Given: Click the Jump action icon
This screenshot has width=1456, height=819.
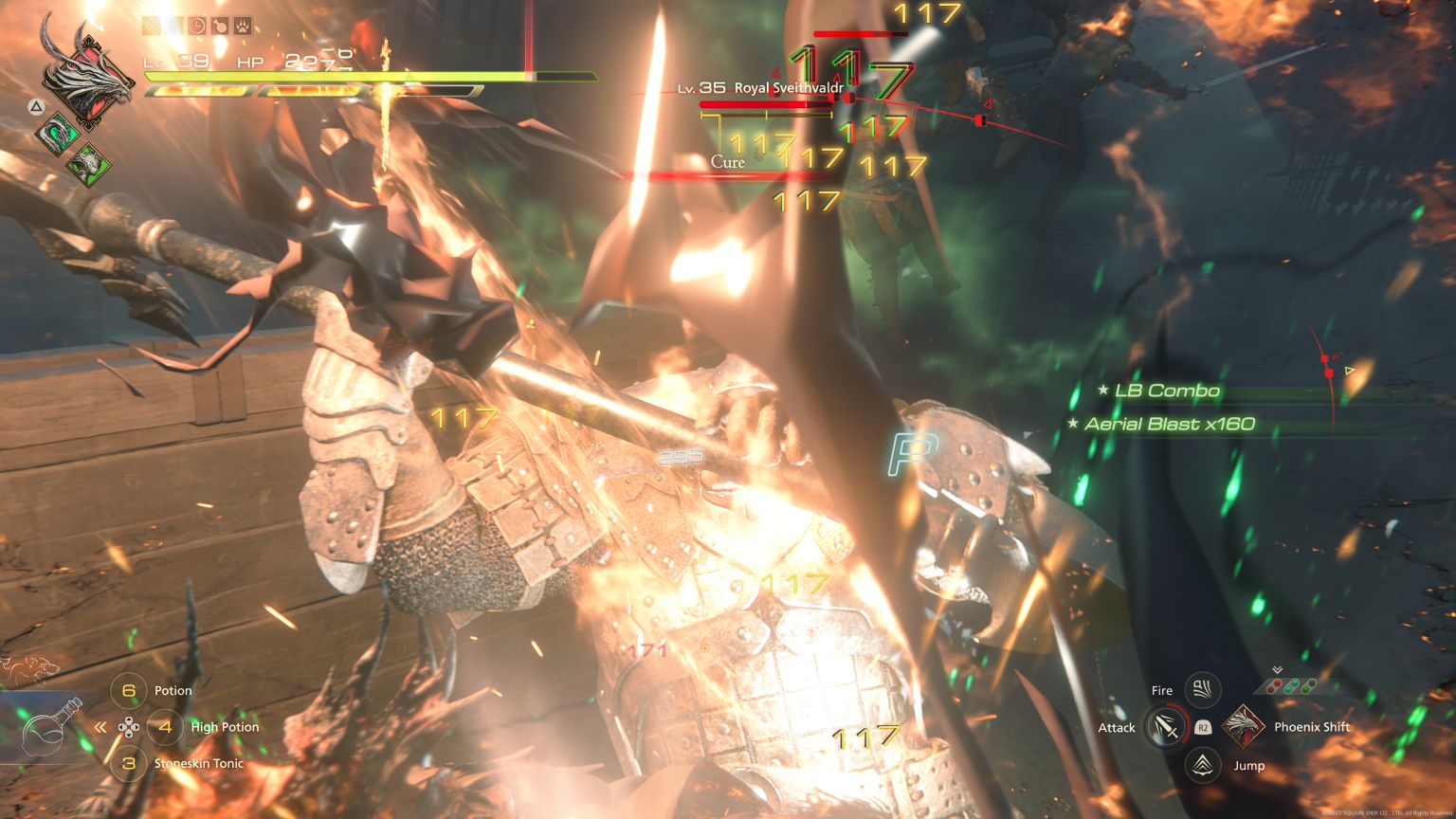Looking at the screenshot, I should [1203, 764].
